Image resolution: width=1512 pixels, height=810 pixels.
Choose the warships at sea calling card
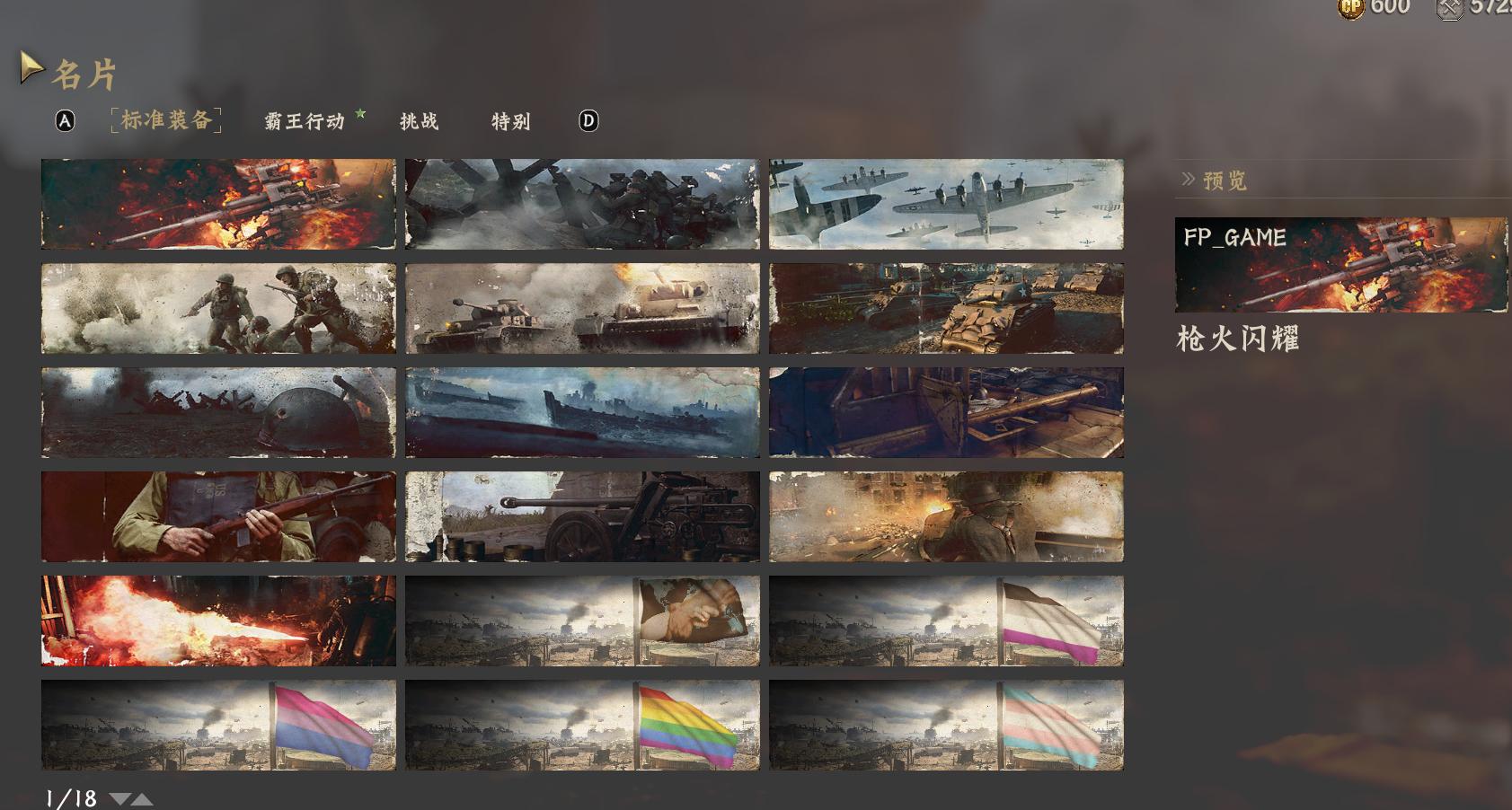click(x=582, y=412)
